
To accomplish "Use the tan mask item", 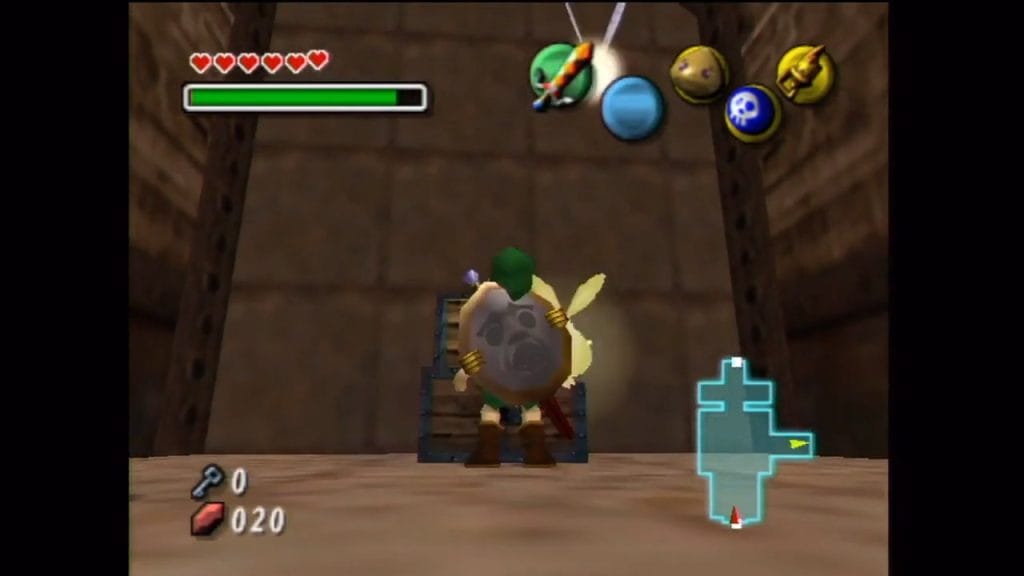I will [698, 74].
